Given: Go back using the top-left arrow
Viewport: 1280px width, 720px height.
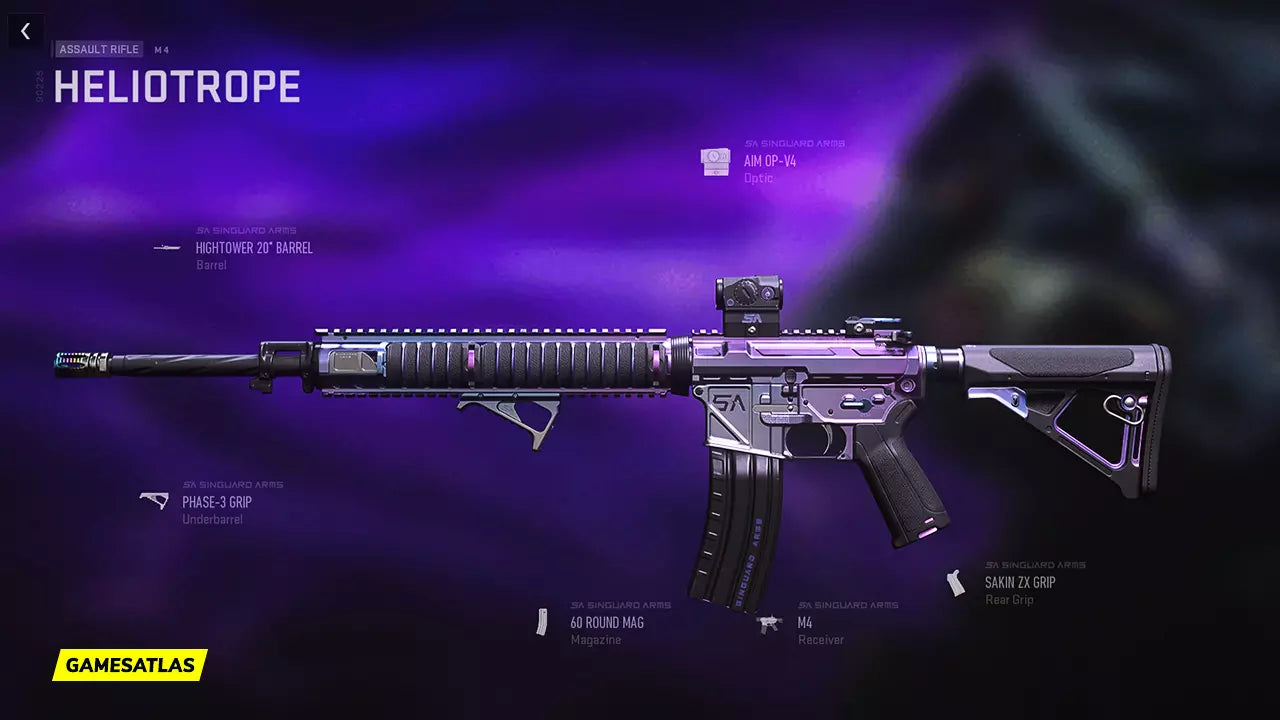Looking at the screenshot, I should pyautogui.click(x=25, y=31).
